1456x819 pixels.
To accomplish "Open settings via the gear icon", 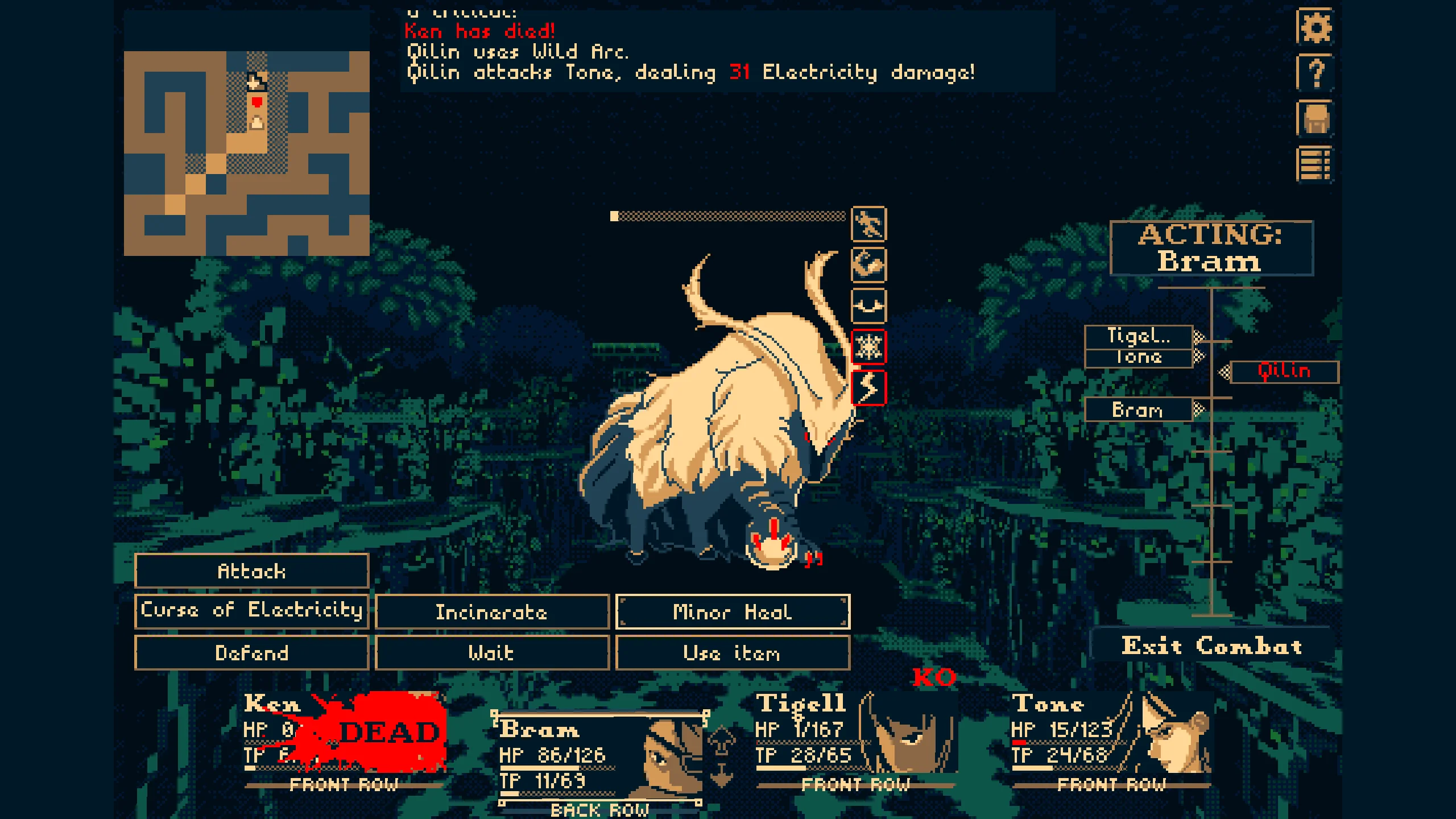I will click(1315, 27).
